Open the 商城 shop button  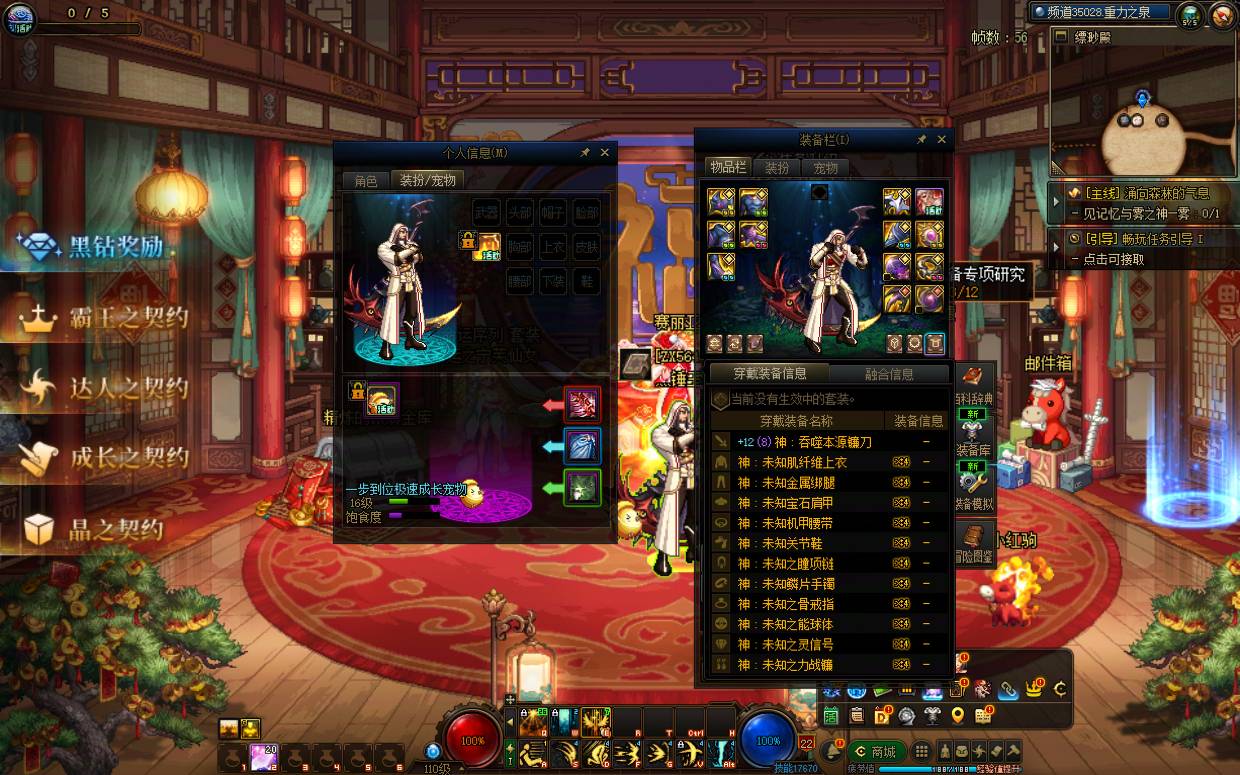coord(878,751)
